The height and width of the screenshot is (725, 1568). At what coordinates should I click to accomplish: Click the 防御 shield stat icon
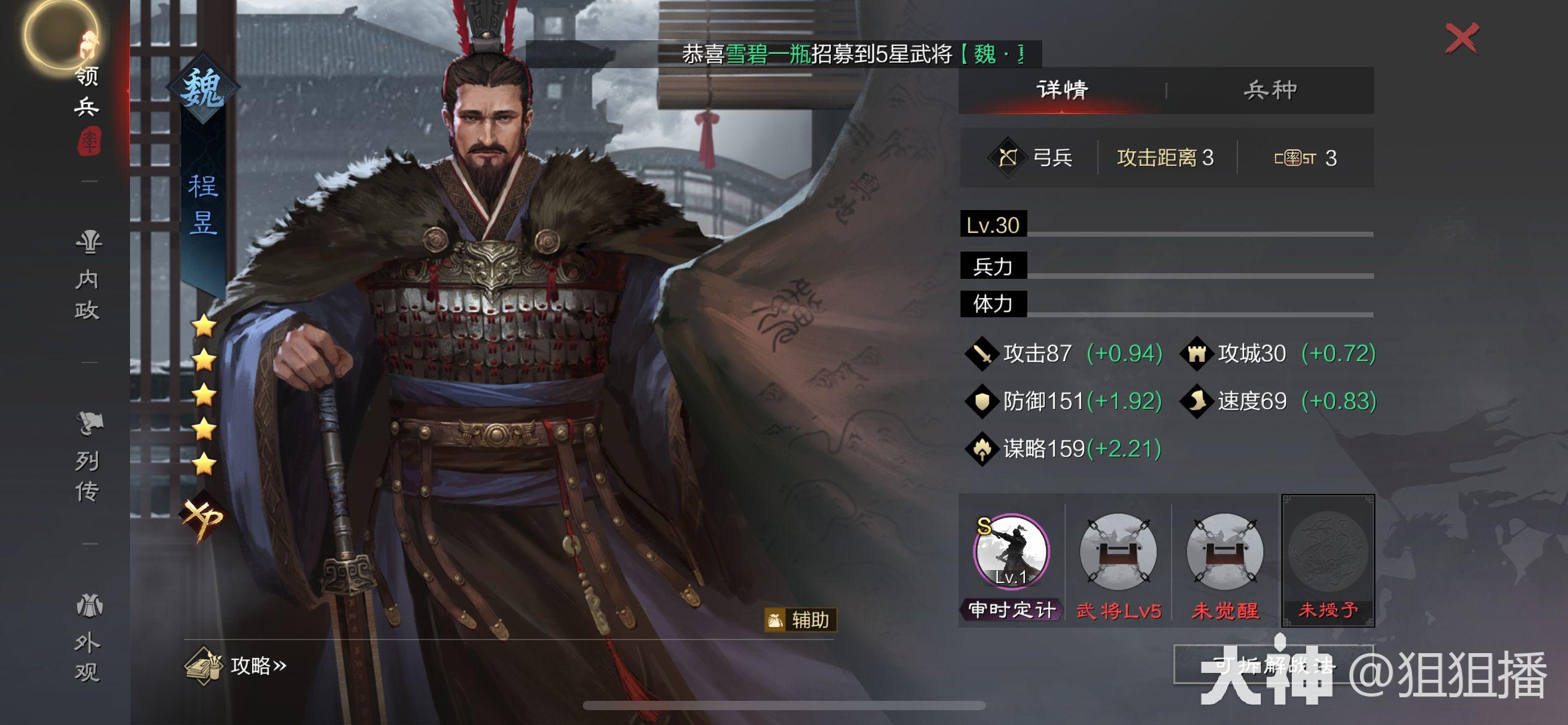tap(983, 400)
